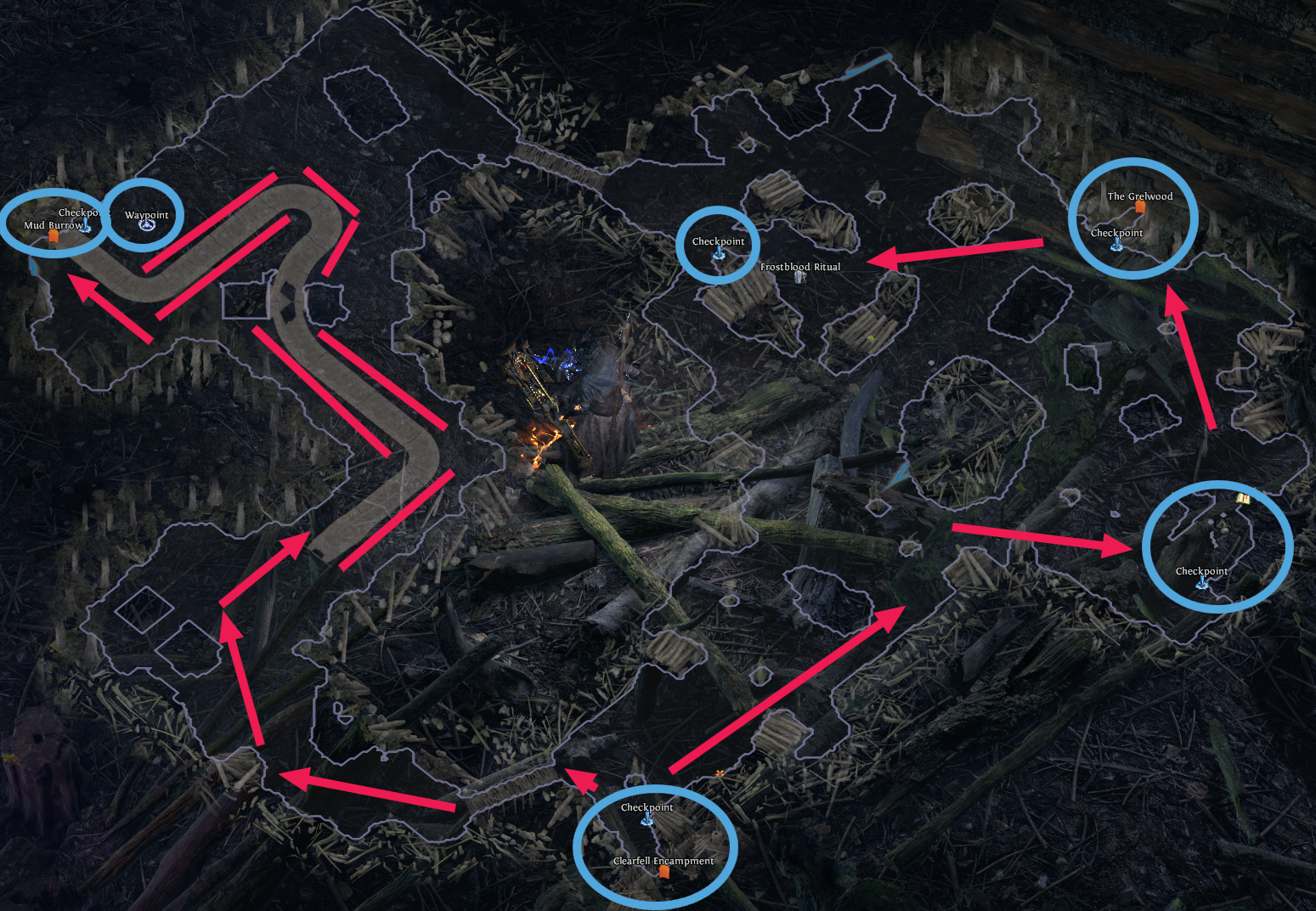Viewport: 1316px width, 911px height.
Task: Select the Waypoint marker on the map
Action: (146, 225)
